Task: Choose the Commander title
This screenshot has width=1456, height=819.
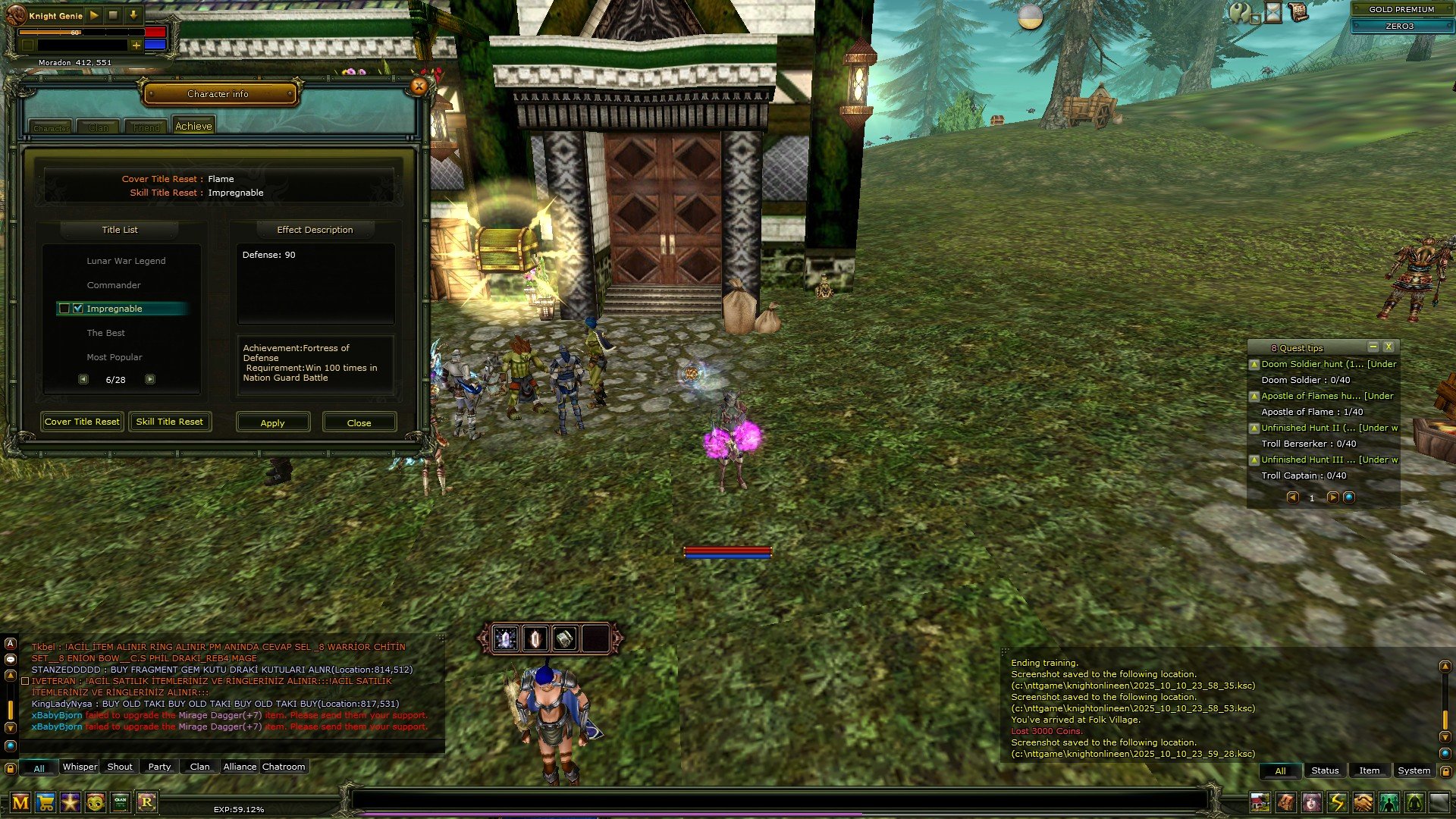Action: point(114,285)
